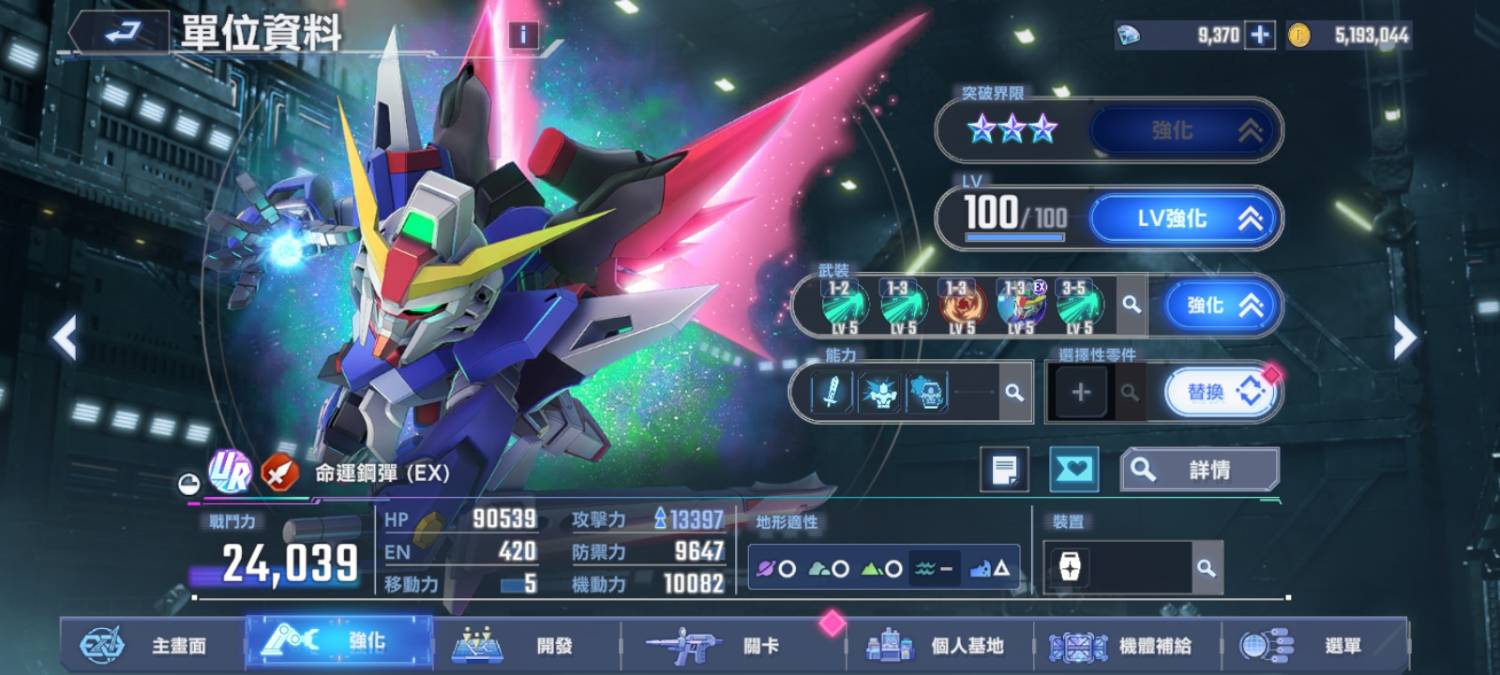Select the empty optional part plus slot
The image size is (1500, 675).
click(1081, 393)
